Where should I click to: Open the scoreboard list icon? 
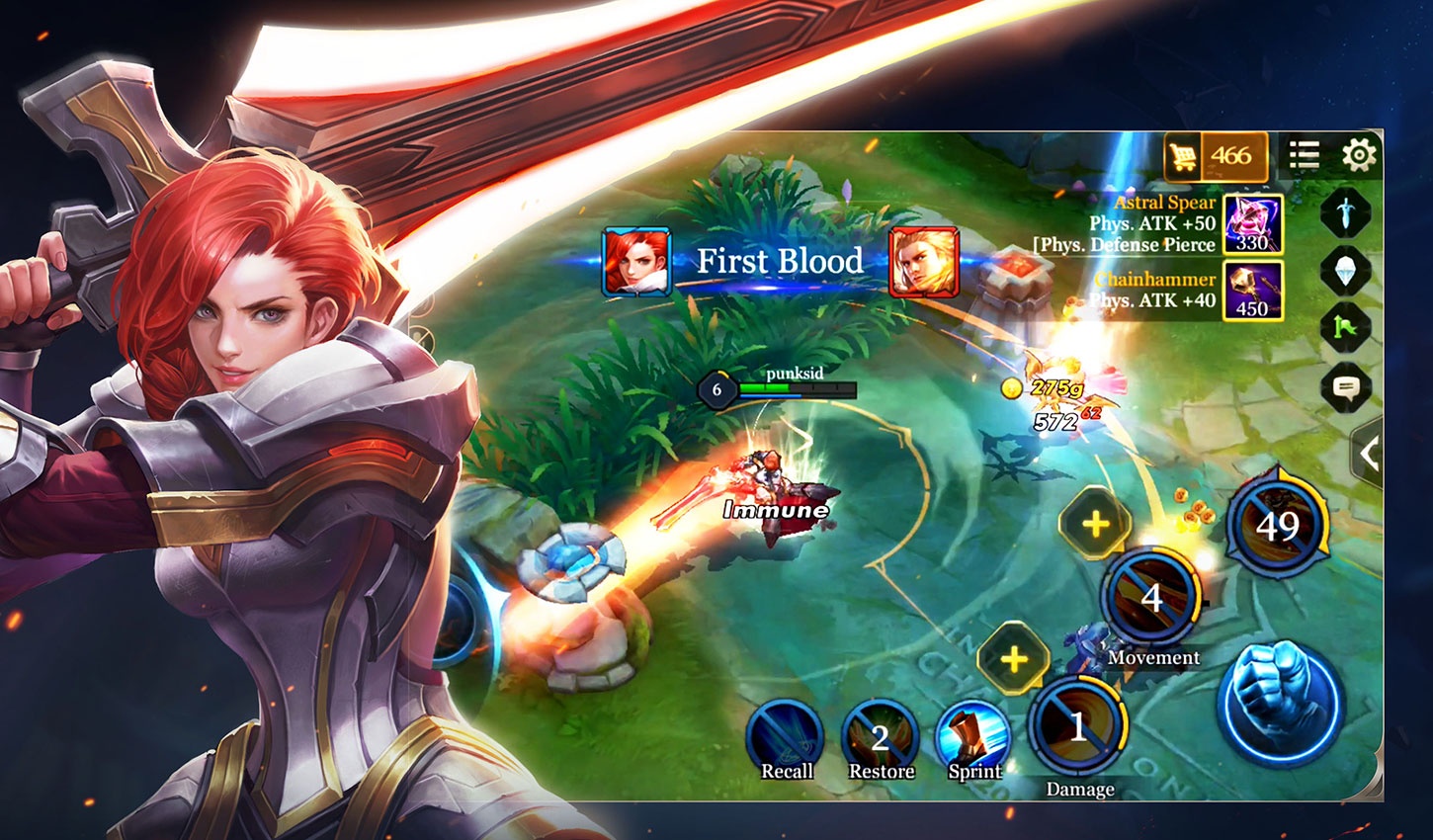pos(1305,155)
